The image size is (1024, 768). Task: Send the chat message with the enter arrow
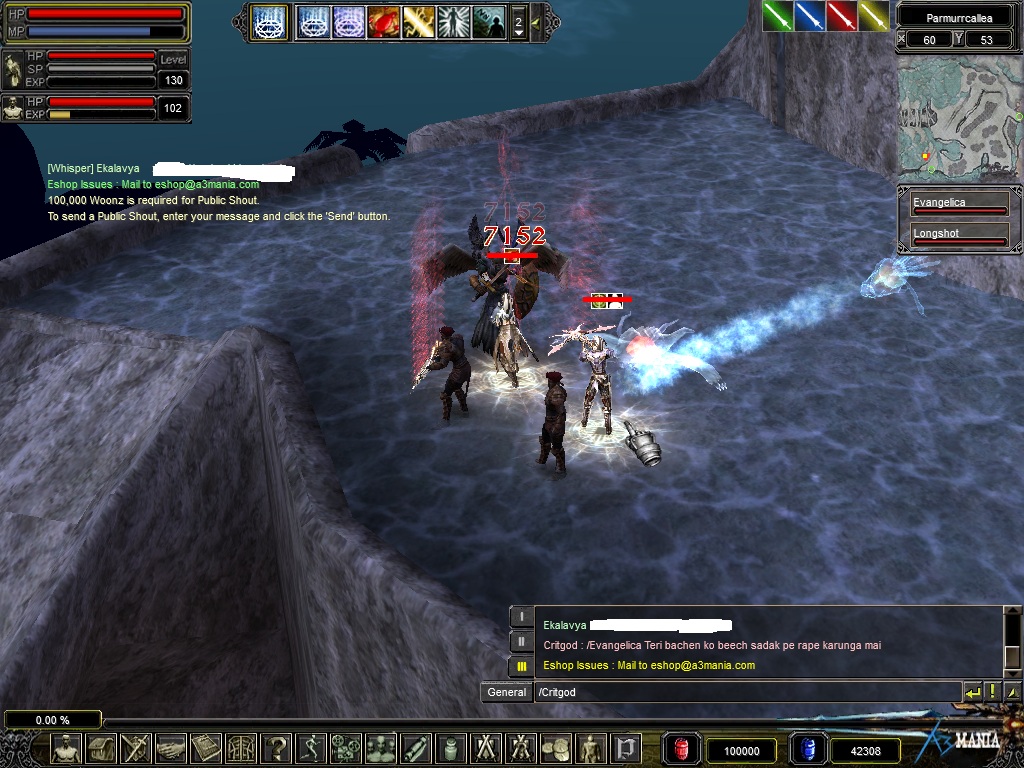click(x=972, y=692)
